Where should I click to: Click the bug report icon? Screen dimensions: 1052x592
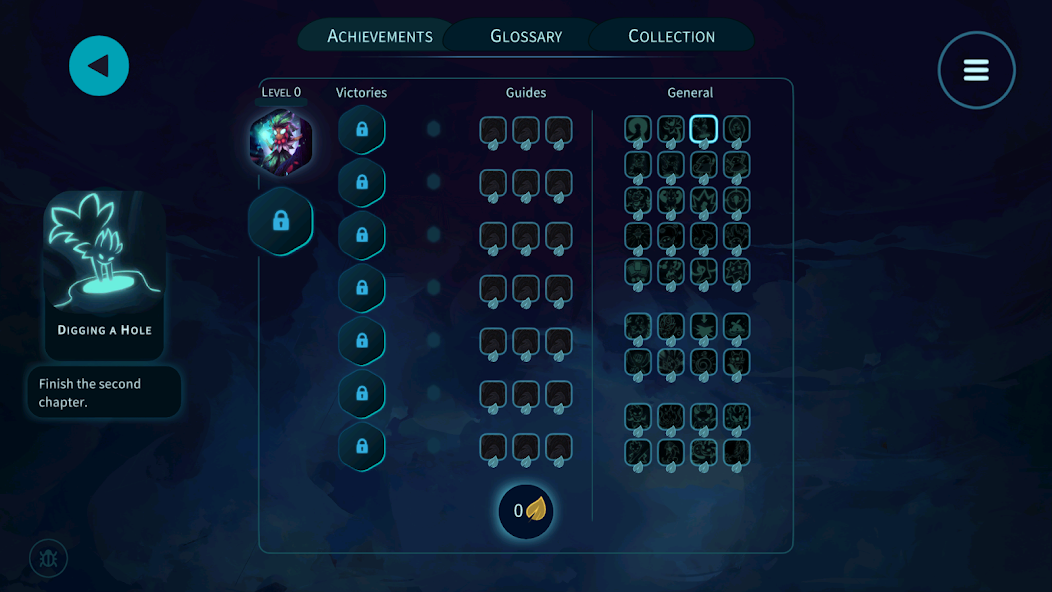pos(48,559)
